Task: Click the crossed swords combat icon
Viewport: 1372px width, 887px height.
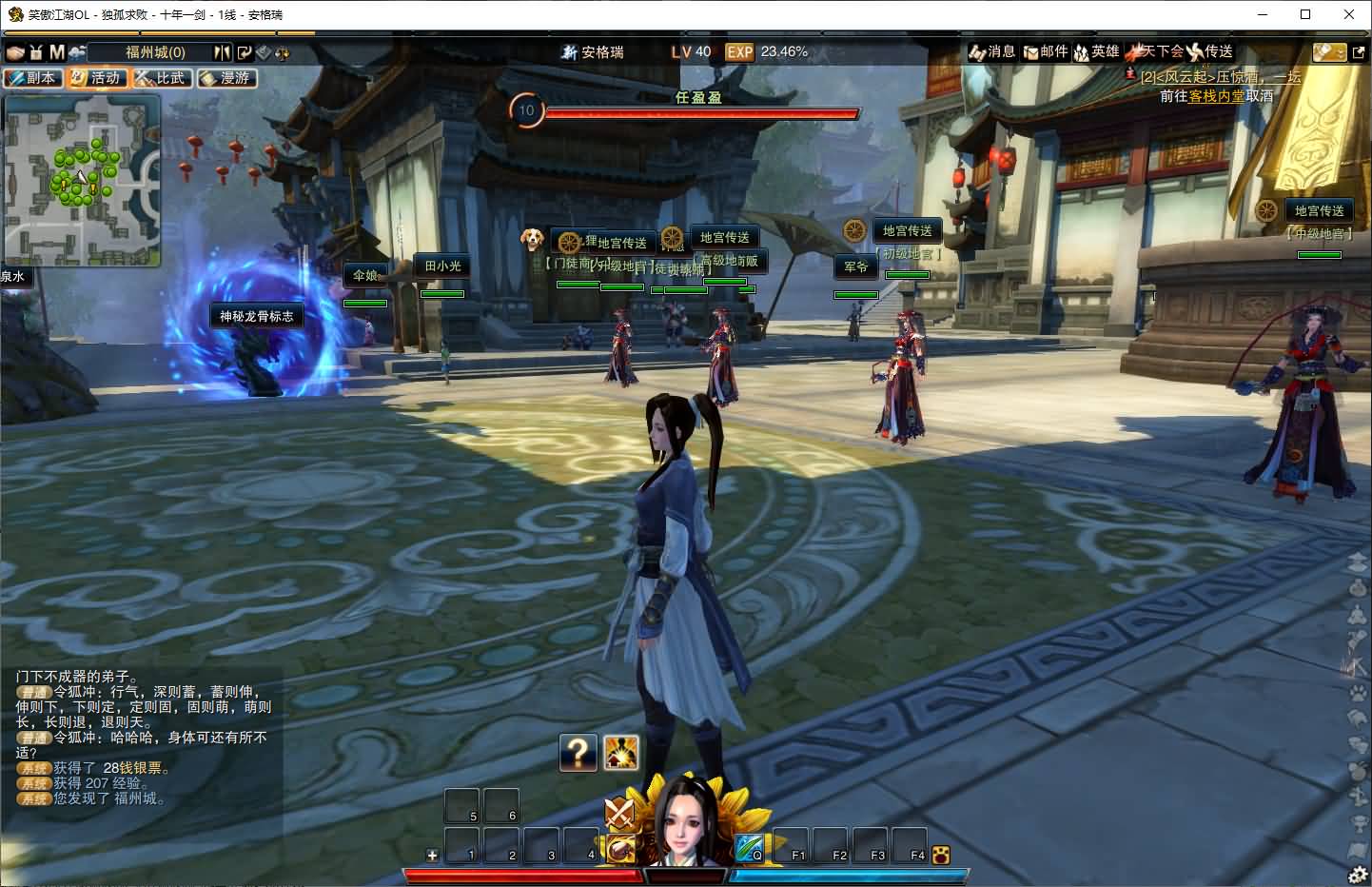Action: tap(620, 814)
